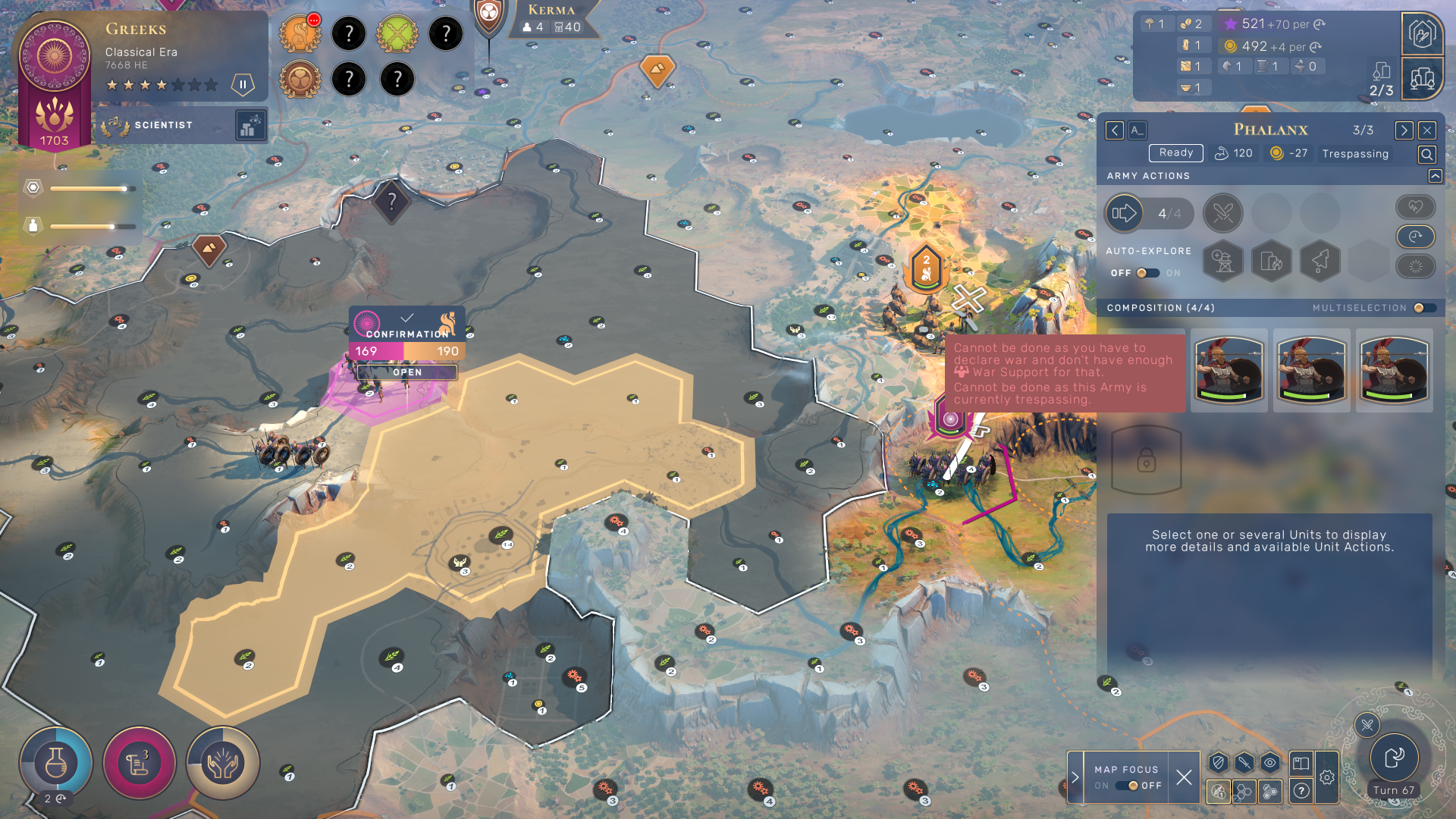The height and width of the screenshot is (819, 1456).
Task: Open game settings with the gear icon
Action: [1326, 777]
